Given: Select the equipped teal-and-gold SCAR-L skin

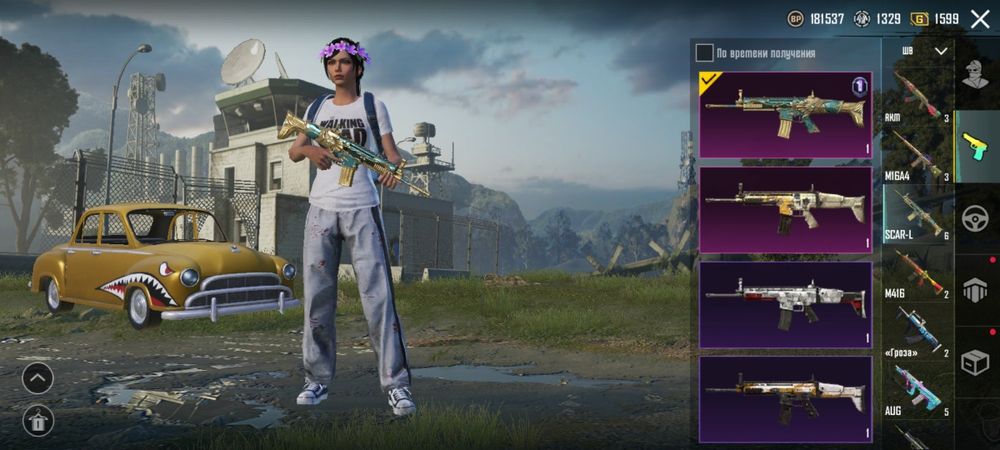Looking at the screenshot, I should coord(785,114).
